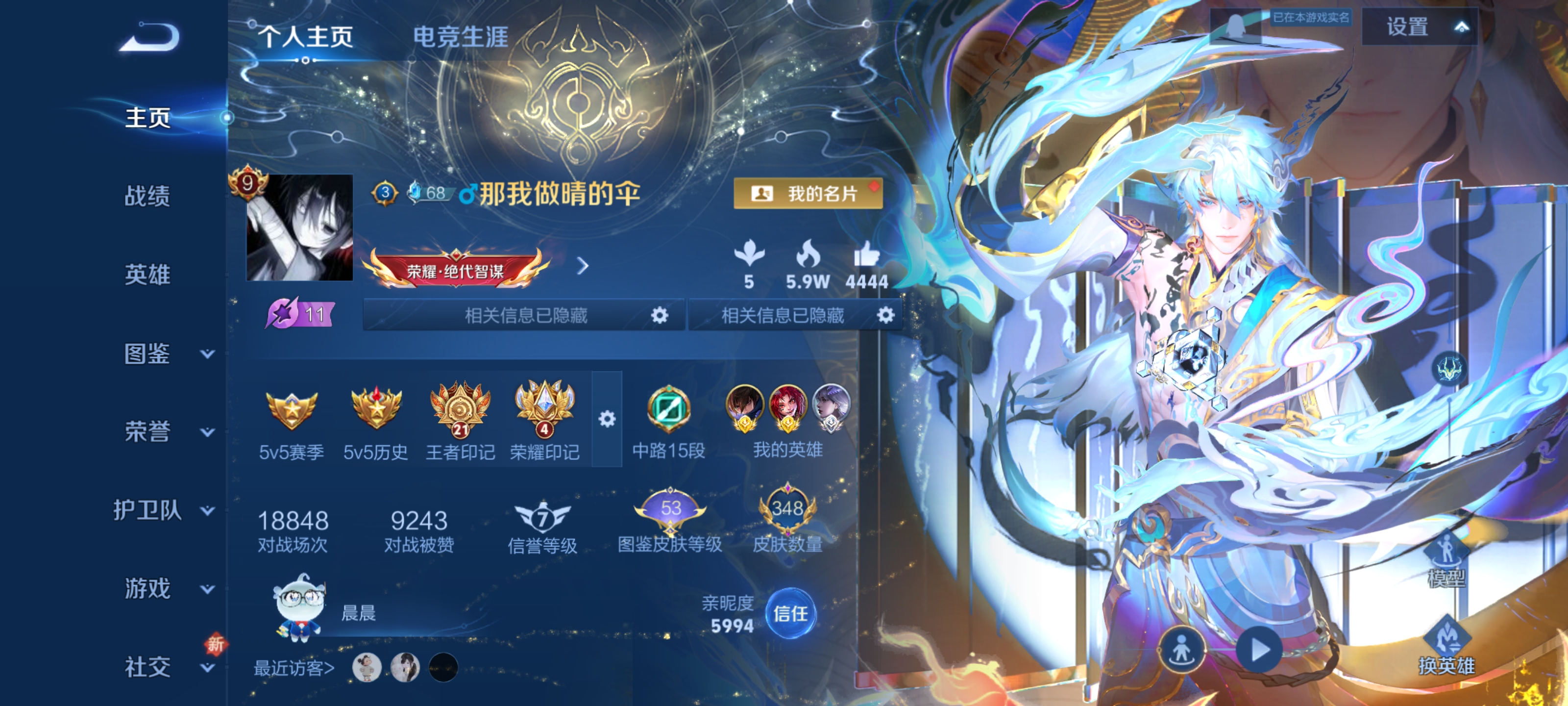Select 战绩 in the left menu

(148, 197)
